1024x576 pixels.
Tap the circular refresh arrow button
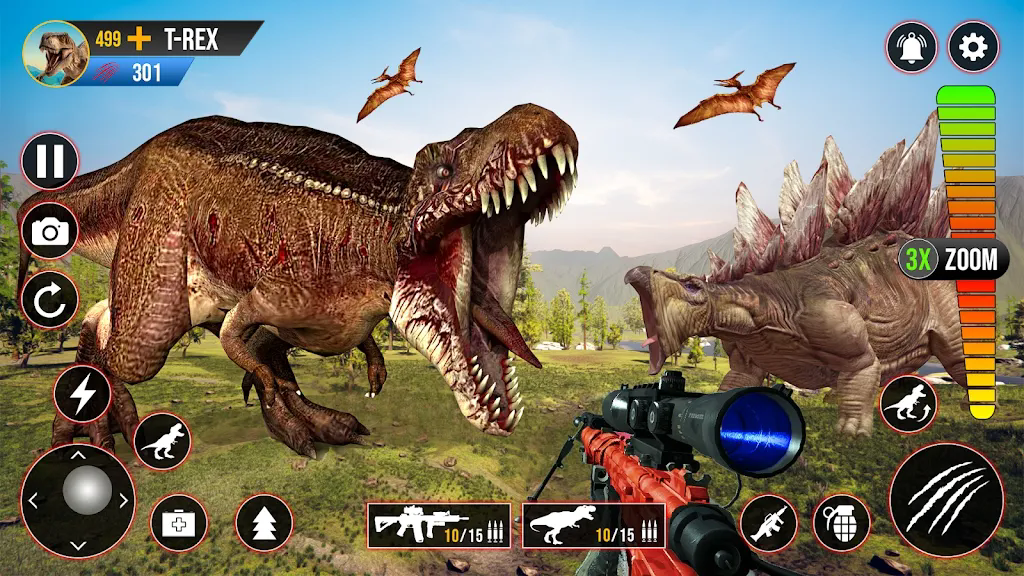(49, 300)
